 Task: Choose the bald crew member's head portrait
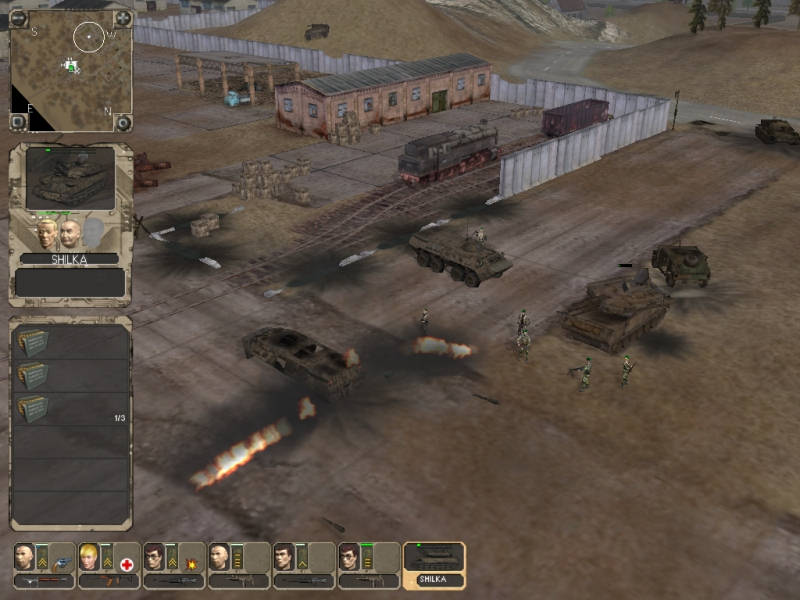click(70, 233)
